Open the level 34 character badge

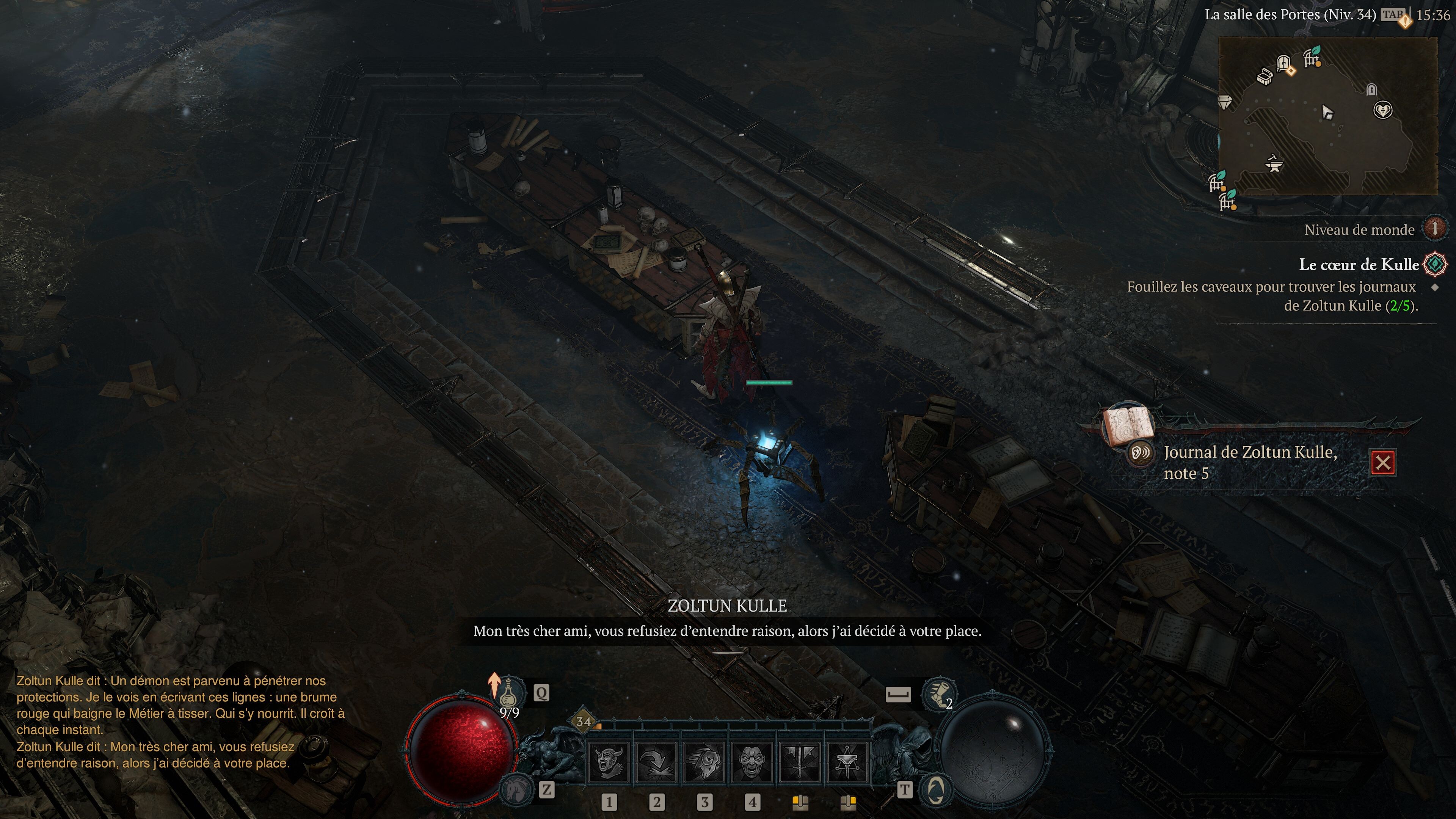[x=583, y=721]
